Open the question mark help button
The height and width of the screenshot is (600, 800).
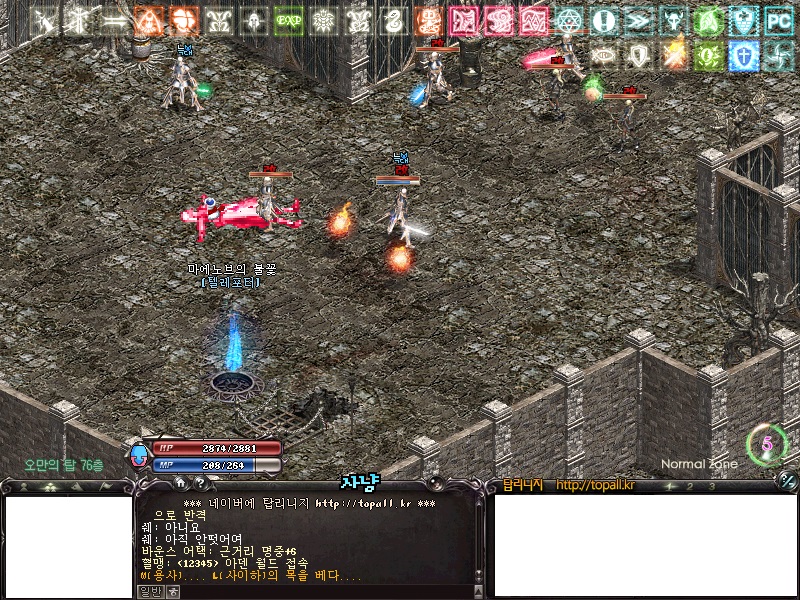pyautogui.click(x=199, y=482)
